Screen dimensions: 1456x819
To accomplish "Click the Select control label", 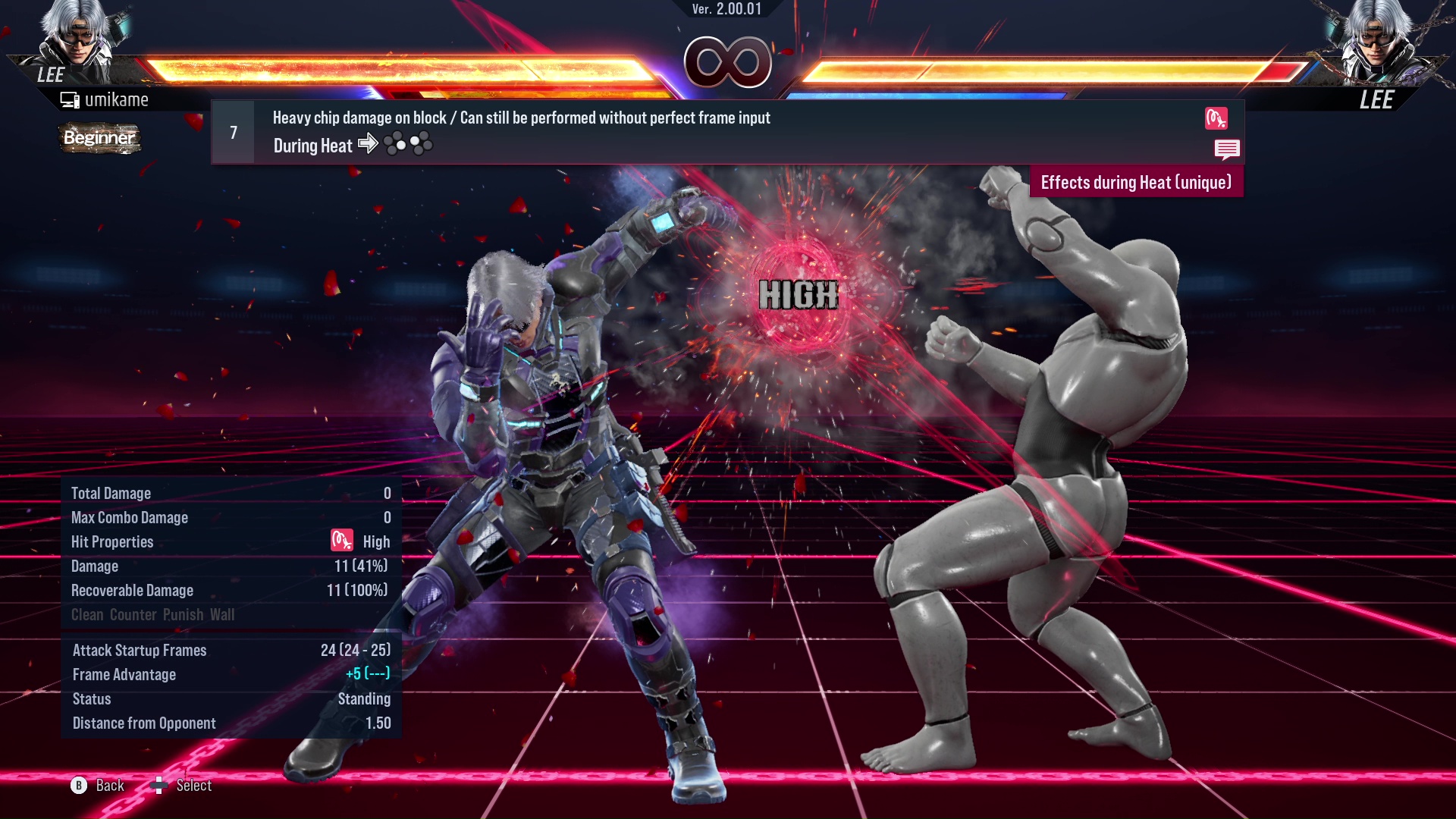I will pyautogui.click(x=192, y=785).
